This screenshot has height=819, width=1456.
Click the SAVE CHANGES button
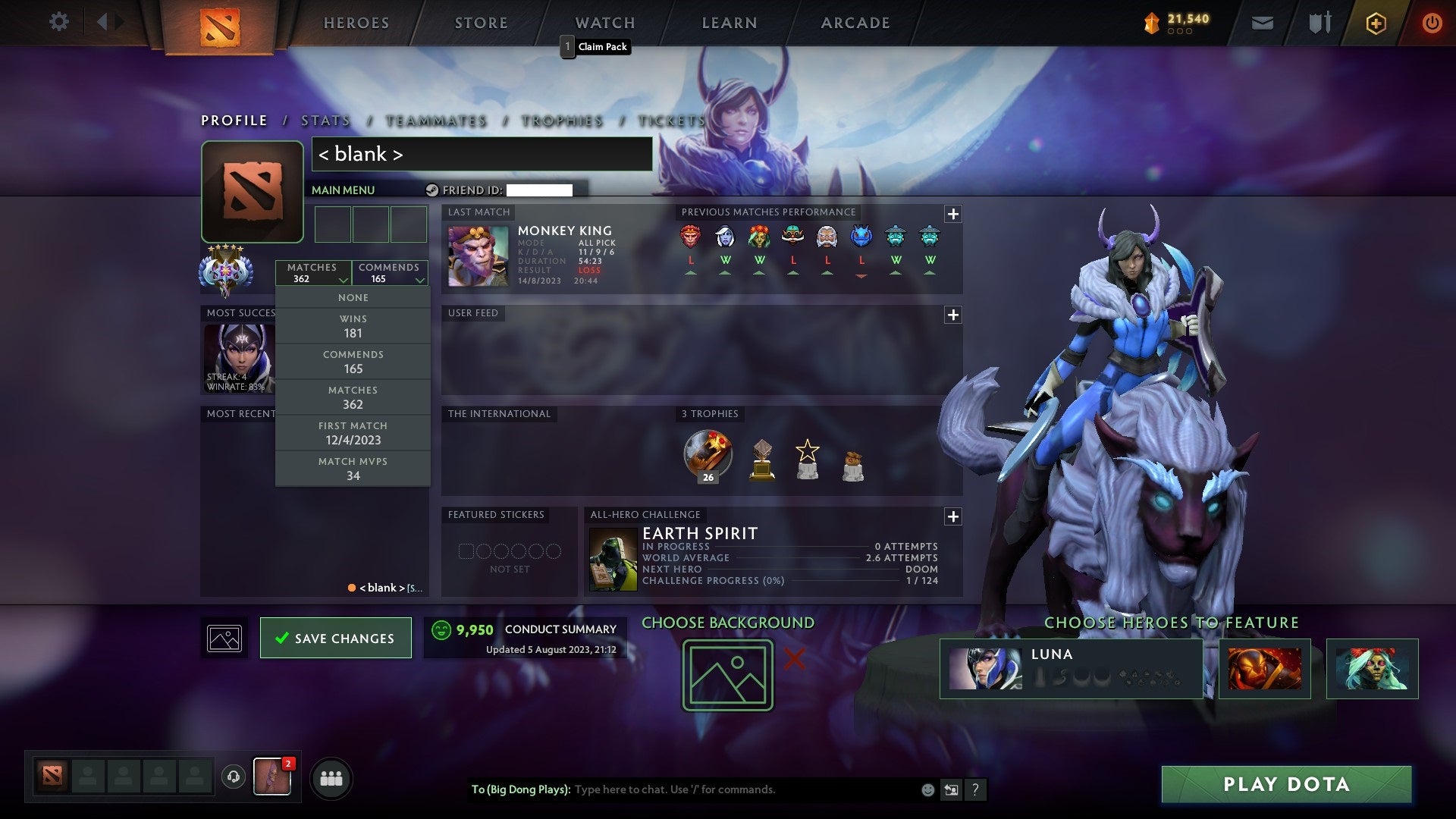click(335, 638)
